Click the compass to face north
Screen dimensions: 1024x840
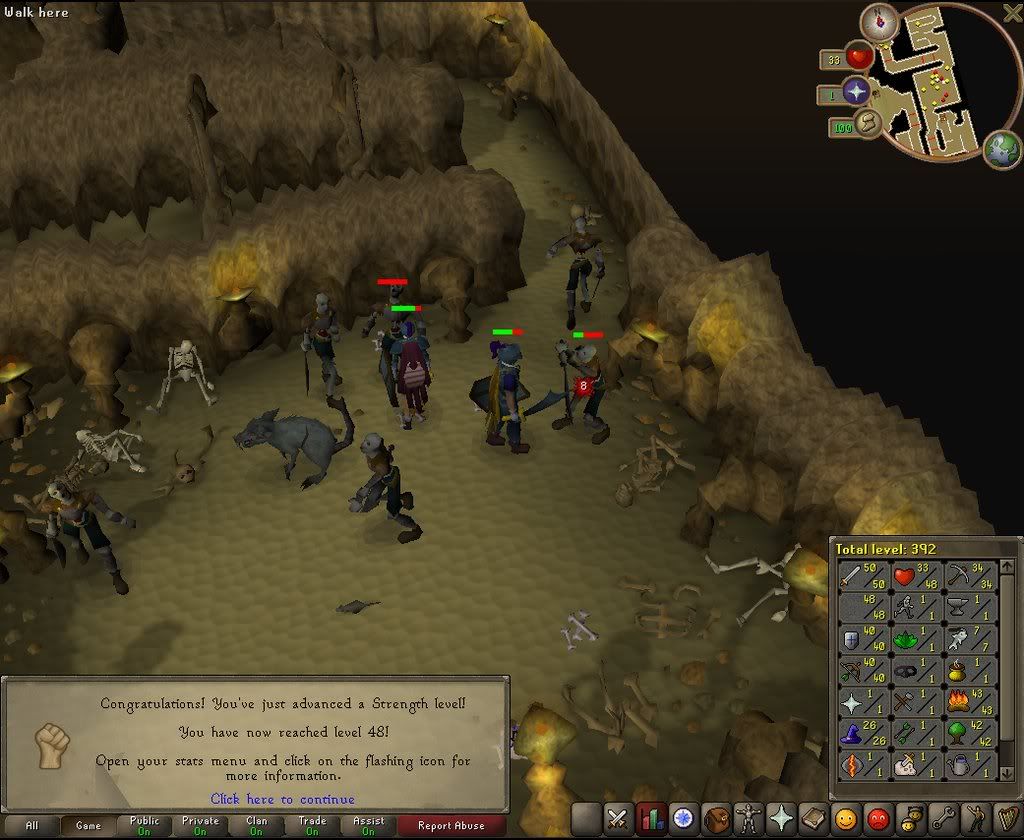point(879,22)
